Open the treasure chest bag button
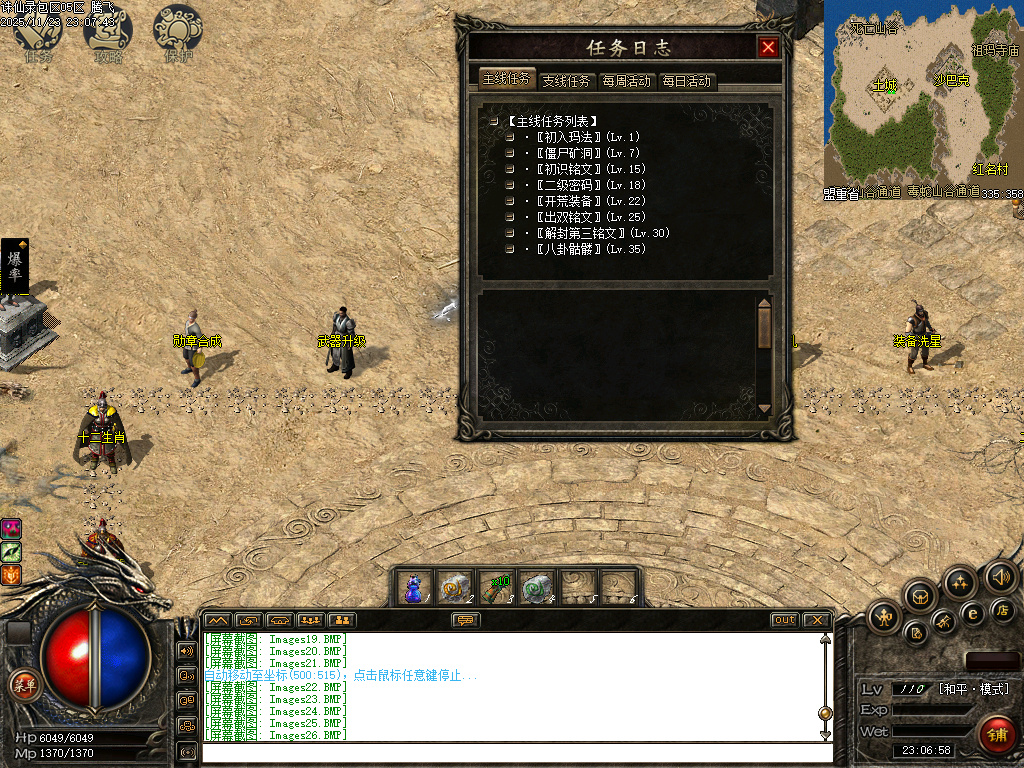1024x768 pixels. 920,597
